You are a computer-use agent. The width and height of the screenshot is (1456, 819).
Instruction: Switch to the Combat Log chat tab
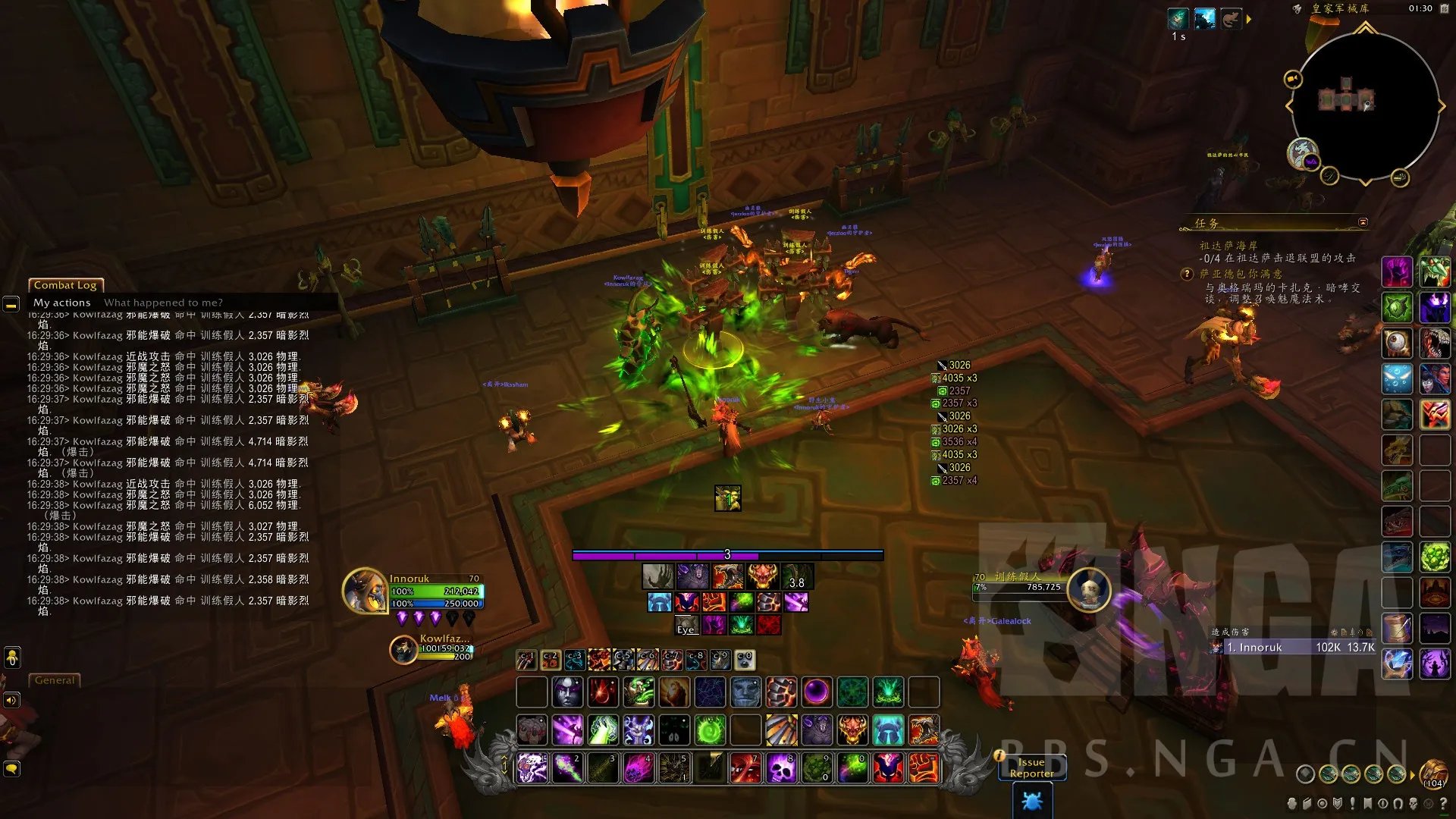[65, 285]
